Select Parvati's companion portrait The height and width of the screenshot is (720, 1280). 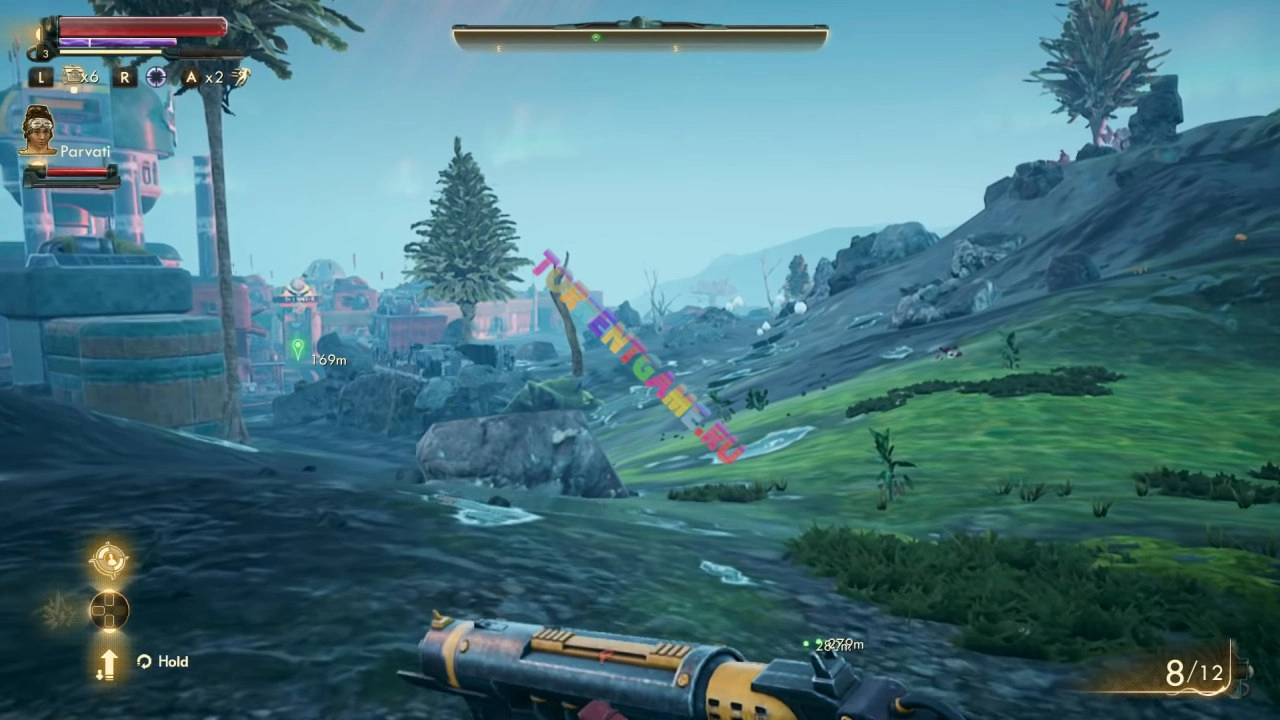[38, 130]
